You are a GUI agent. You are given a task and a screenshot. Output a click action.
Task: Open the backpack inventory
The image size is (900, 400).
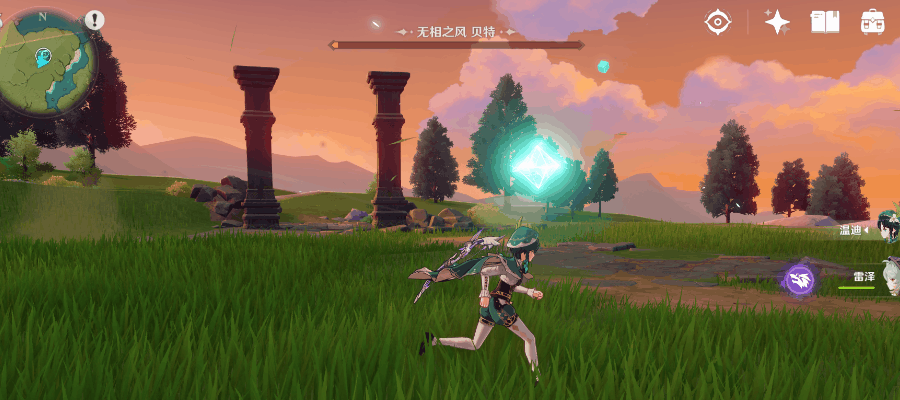click(872, 22)
